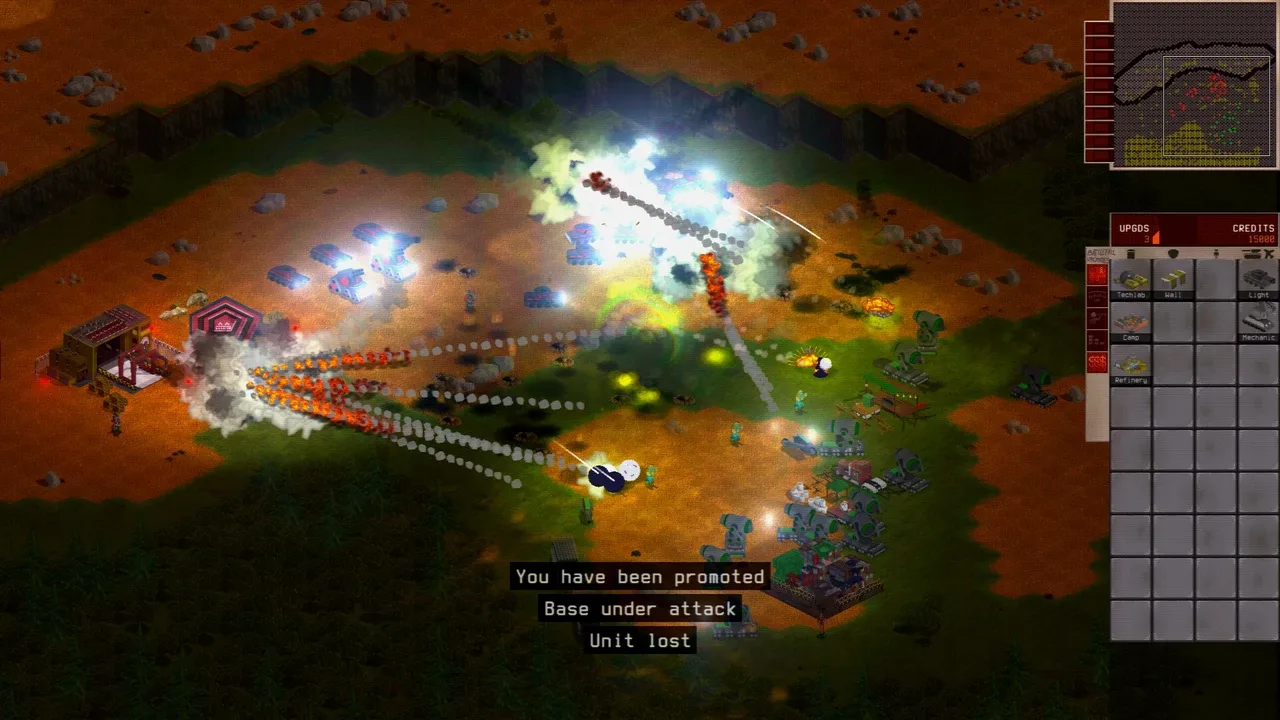The width and height of the screenshot is (1280, 720).
Task: Toggle the dollar-sign credits panel on sidebar
Action: pos(1097,362)
